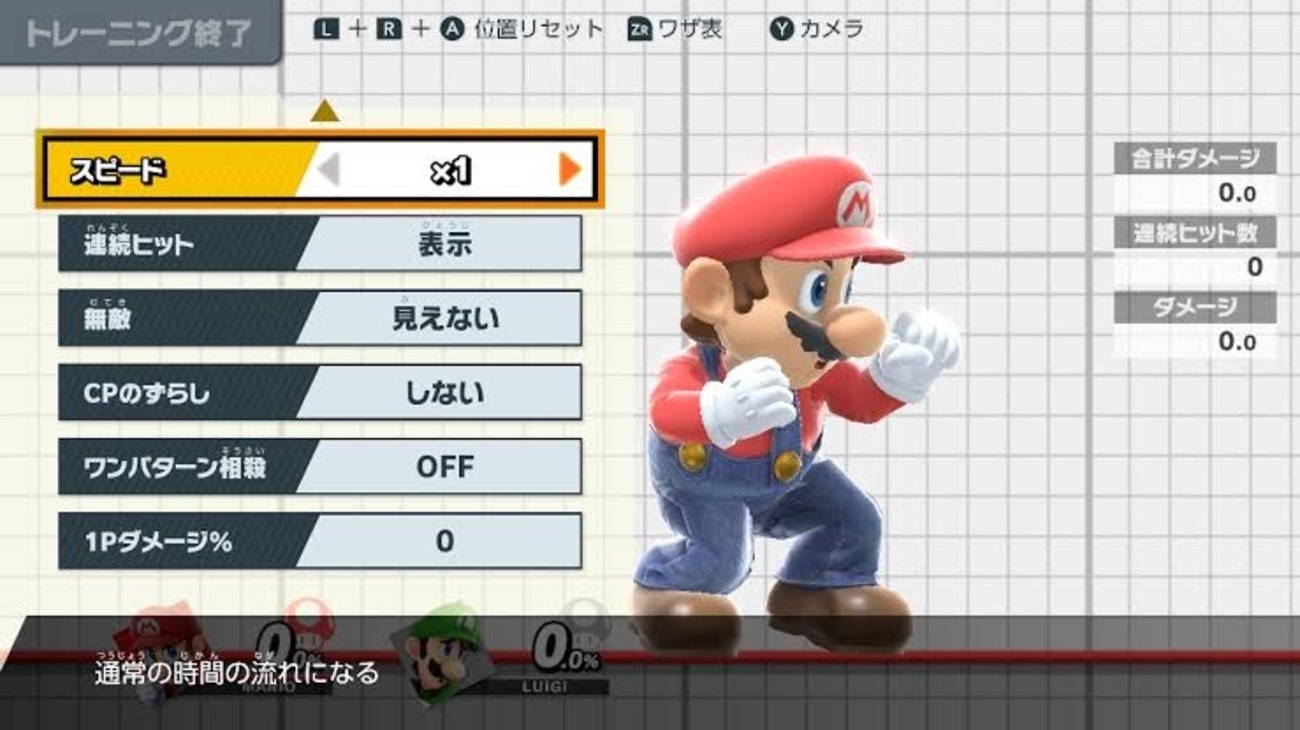This screenshot has width=1300, height=730.
Task: Click the A button icon for 位置リセット
Action: [x=452, y=30]
